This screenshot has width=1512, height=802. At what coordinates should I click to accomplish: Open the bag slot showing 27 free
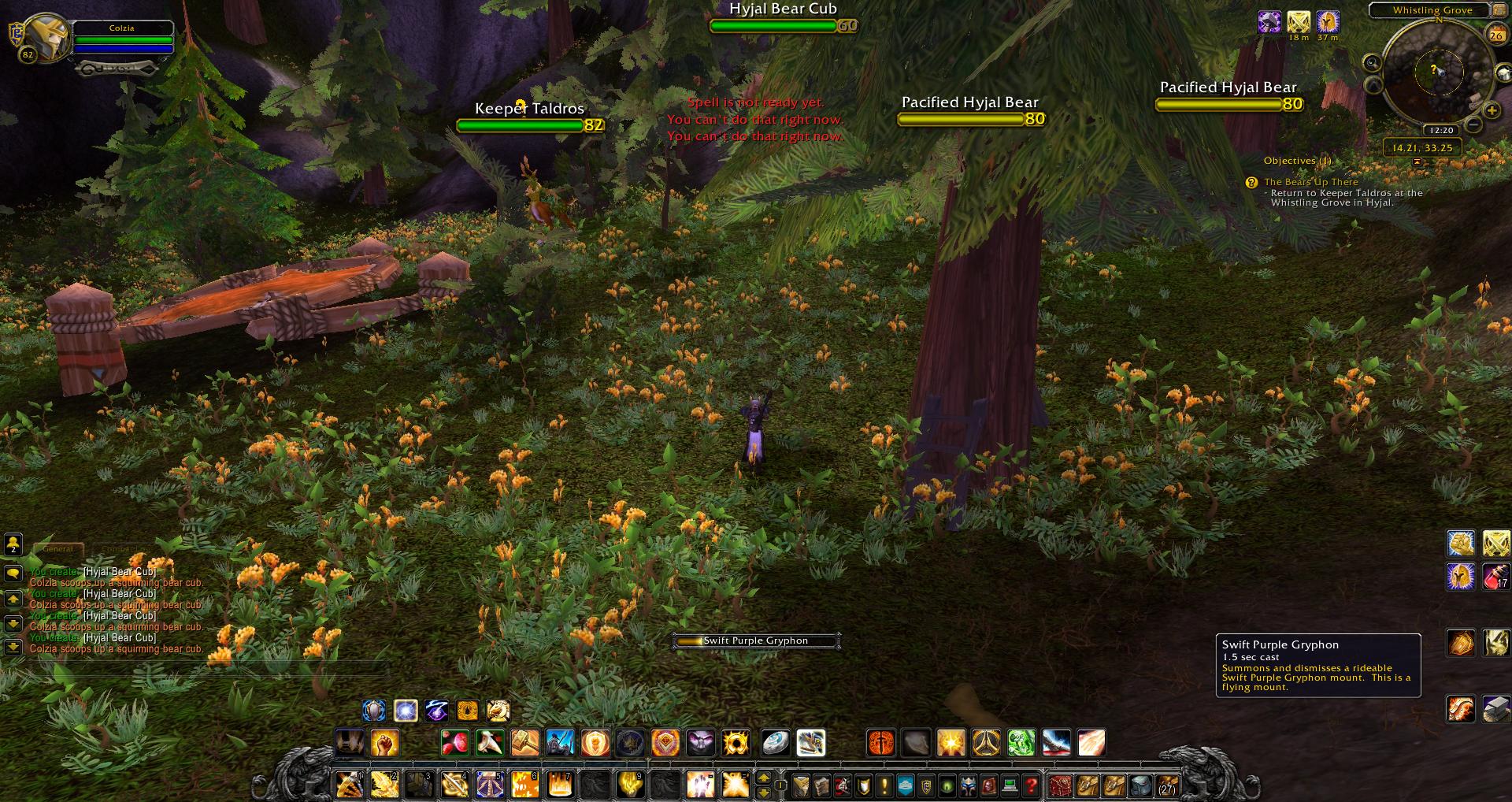tap(1166, 785)
